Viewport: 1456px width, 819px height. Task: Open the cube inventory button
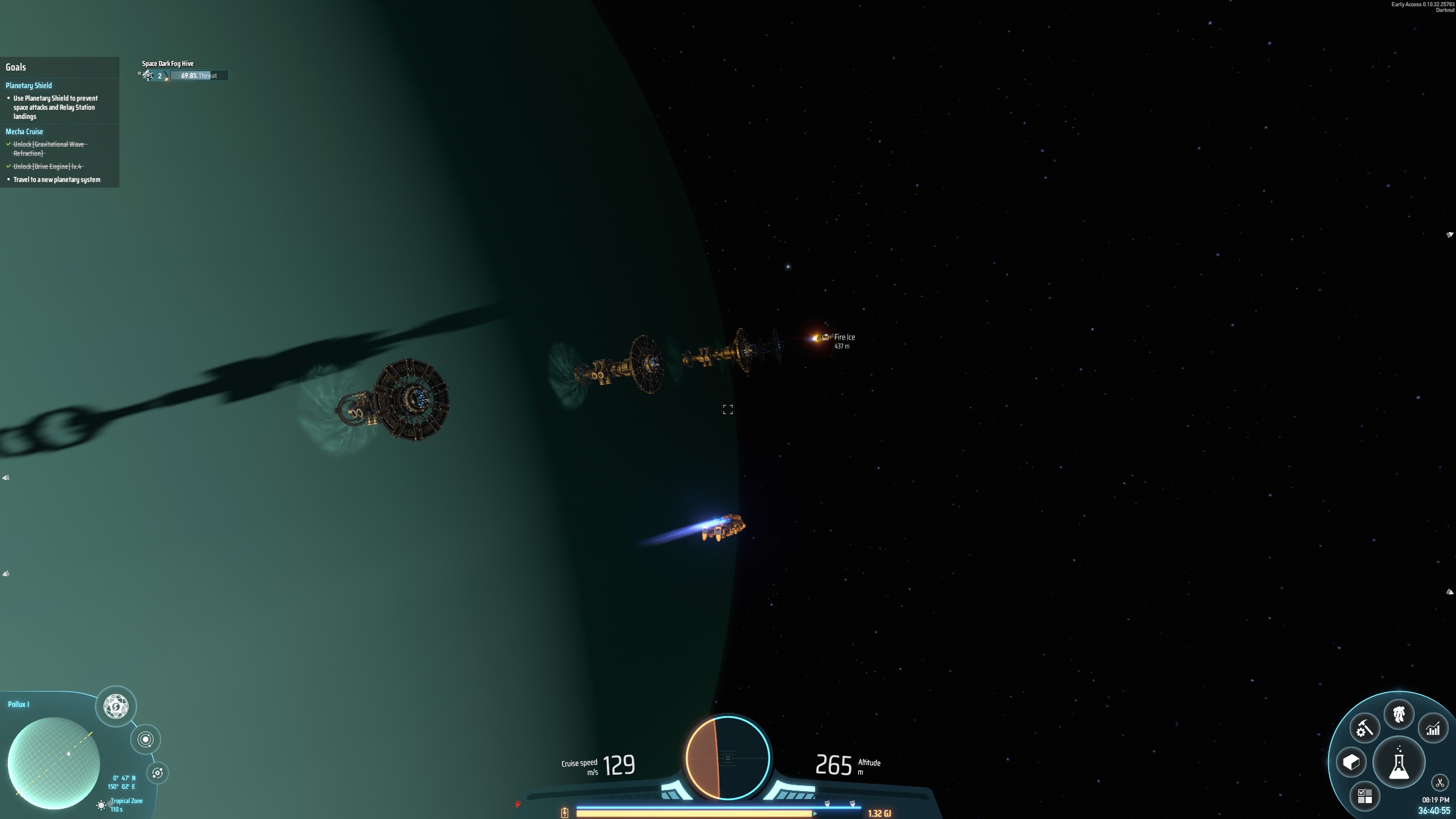(1351, 762)
